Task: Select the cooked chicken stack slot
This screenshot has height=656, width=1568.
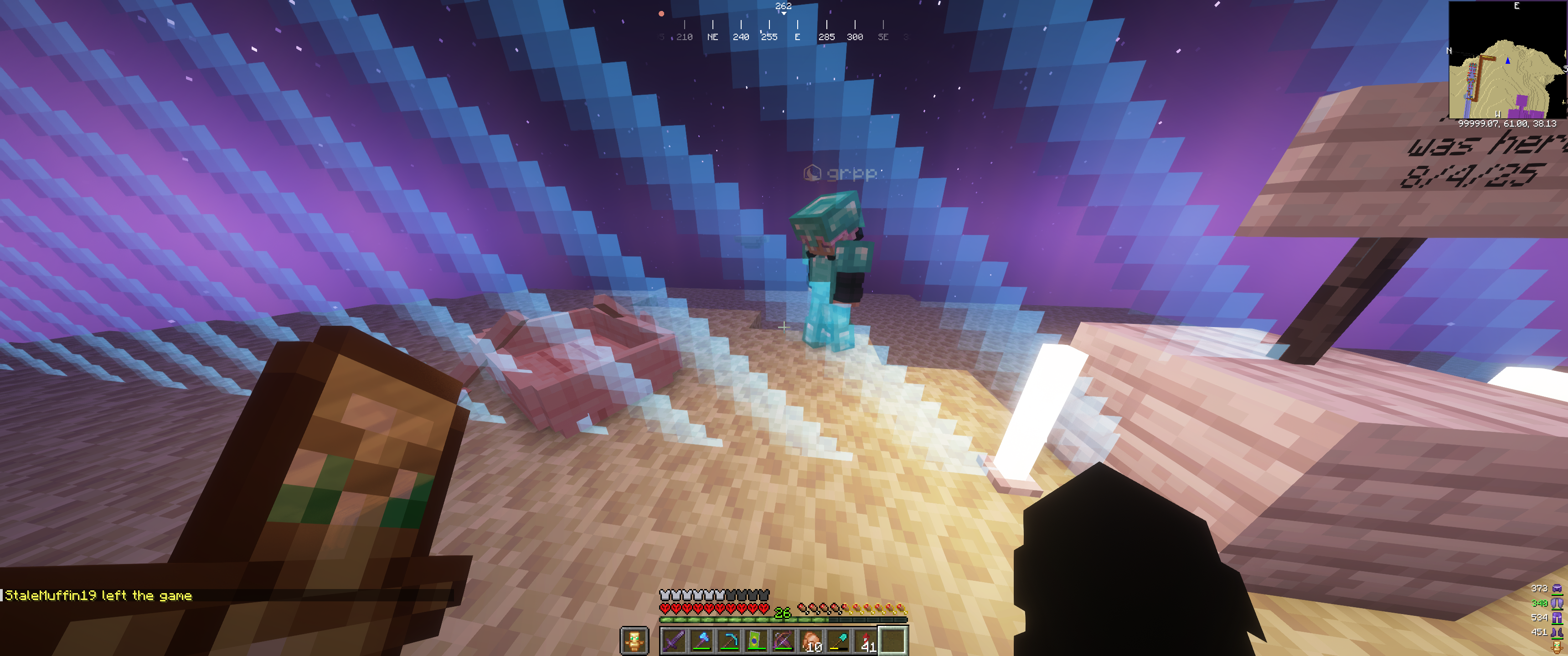Action: (x=811, y=641)
